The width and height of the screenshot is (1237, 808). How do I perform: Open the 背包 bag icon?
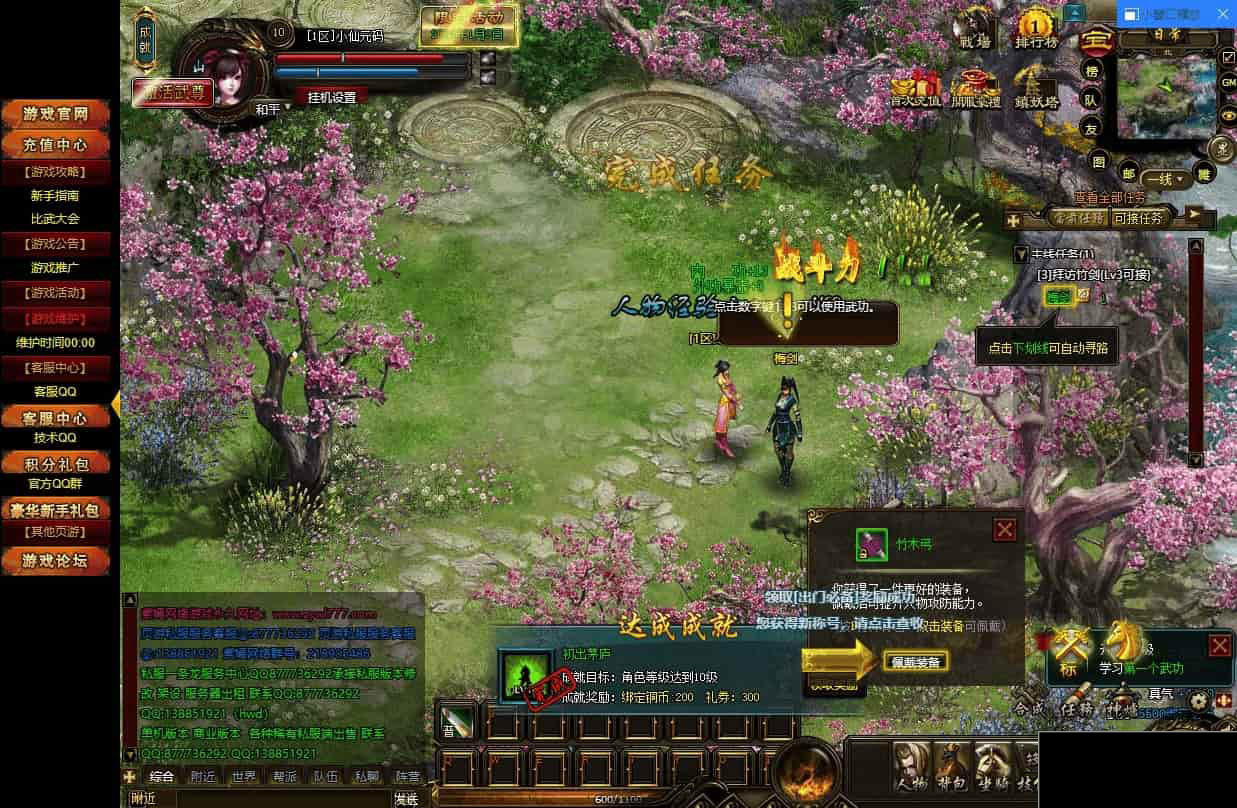click(x=950, y=765)
